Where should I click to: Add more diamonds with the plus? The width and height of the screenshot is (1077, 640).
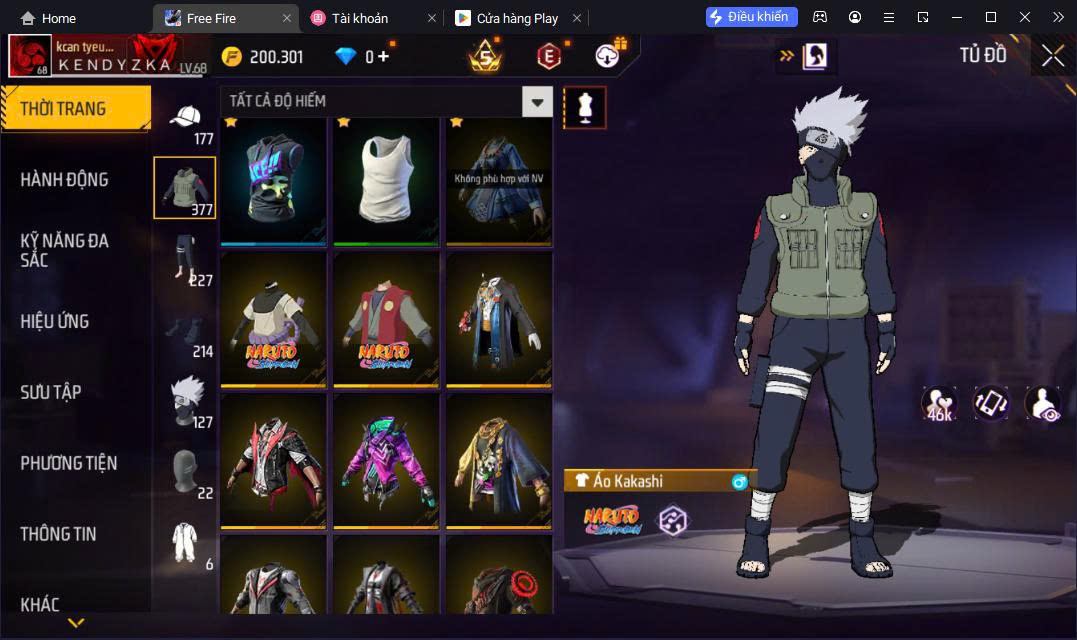click(x=383, y=57)
